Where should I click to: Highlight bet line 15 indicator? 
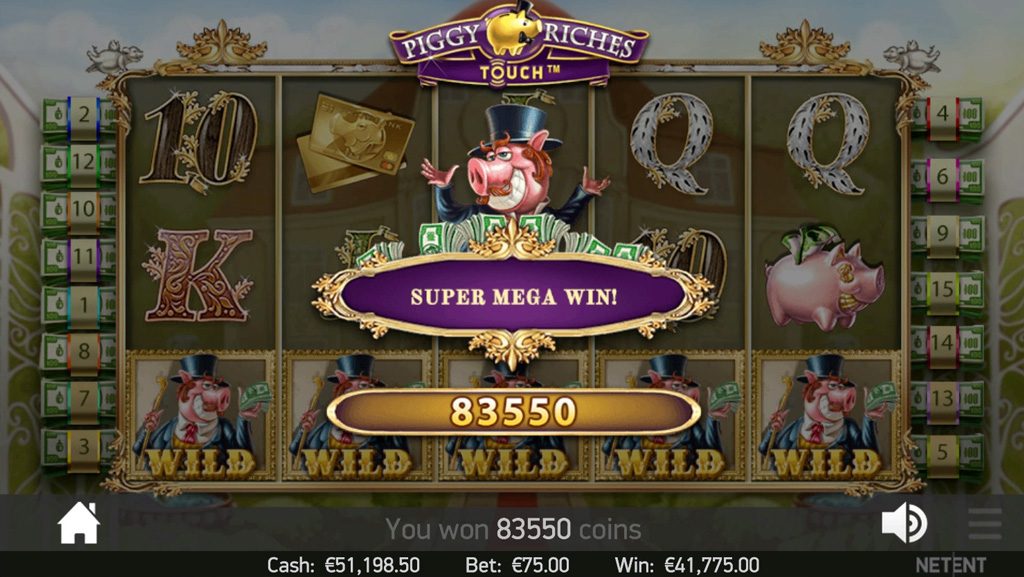tap(943, 289)
